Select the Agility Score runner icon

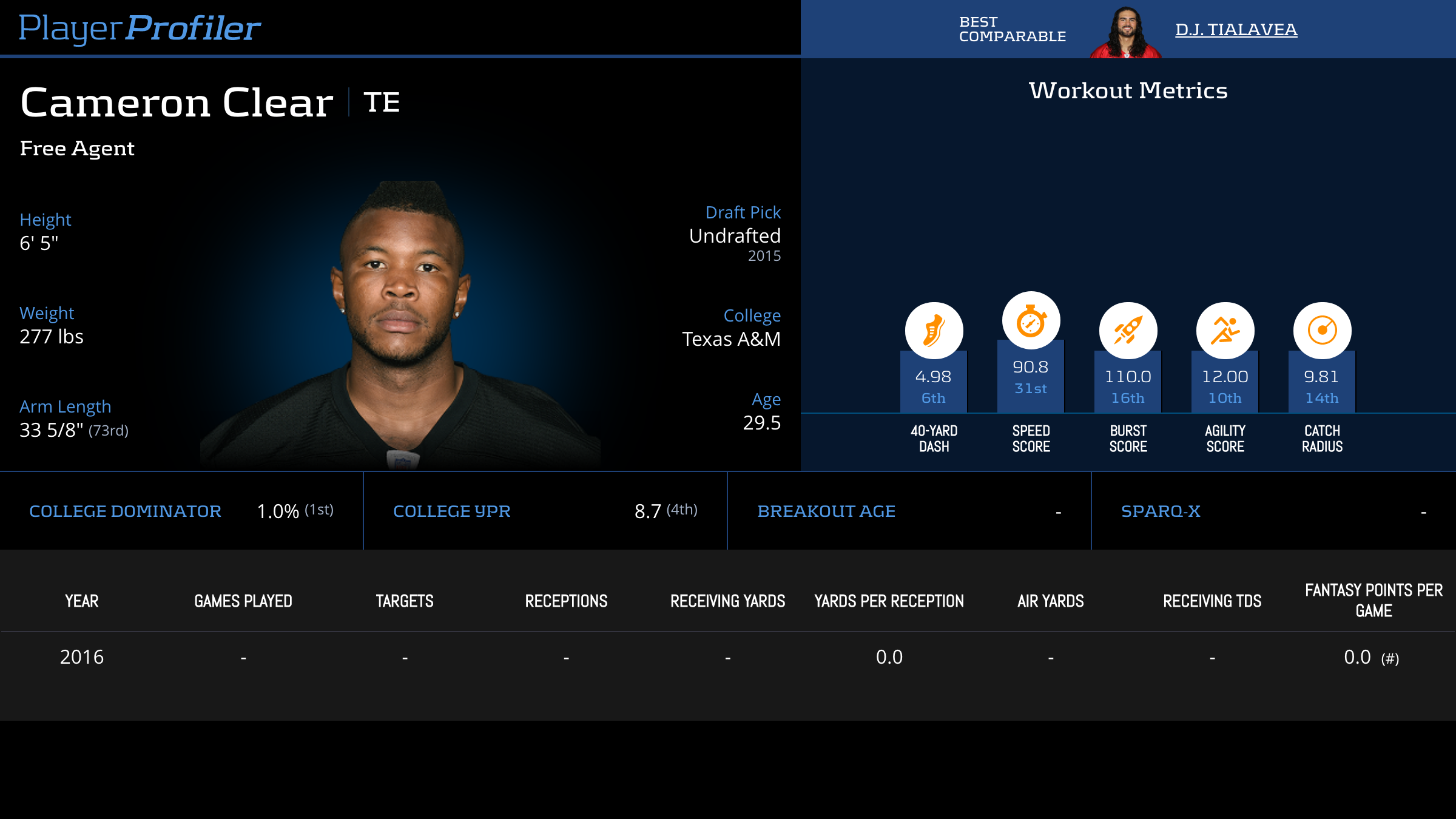[x=1225, y=331]
